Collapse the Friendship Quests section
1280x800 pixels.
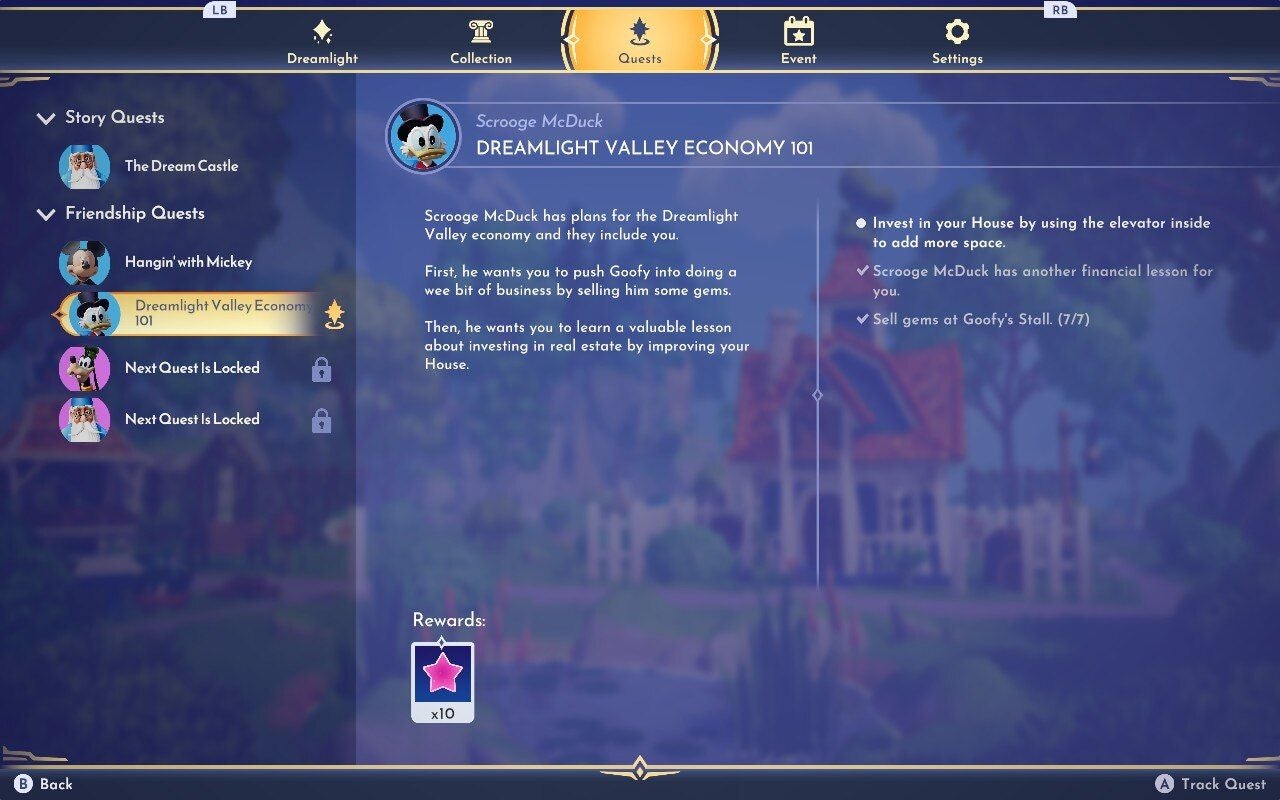pos(46,214)
